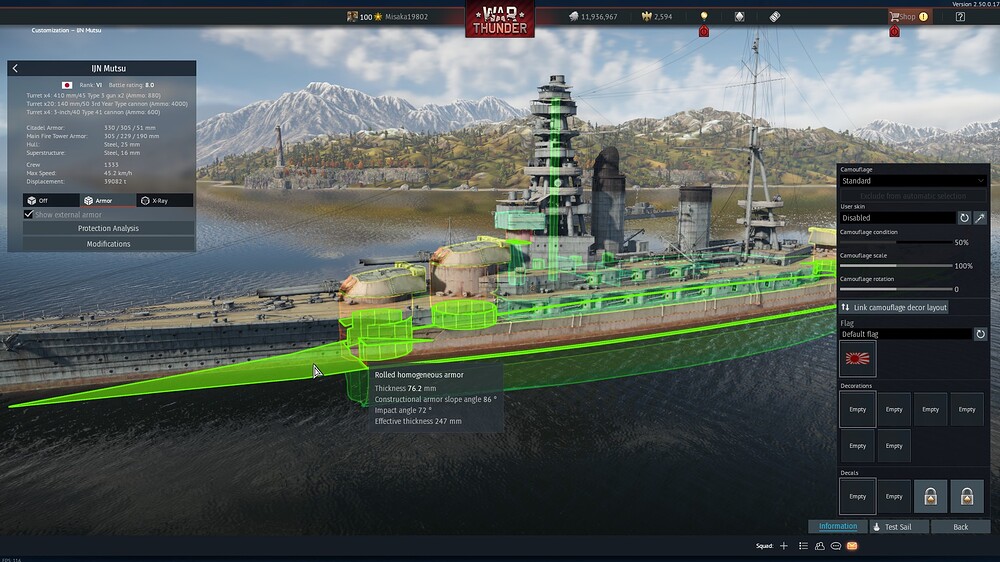Reset the Default flag selection

[981, 334]
